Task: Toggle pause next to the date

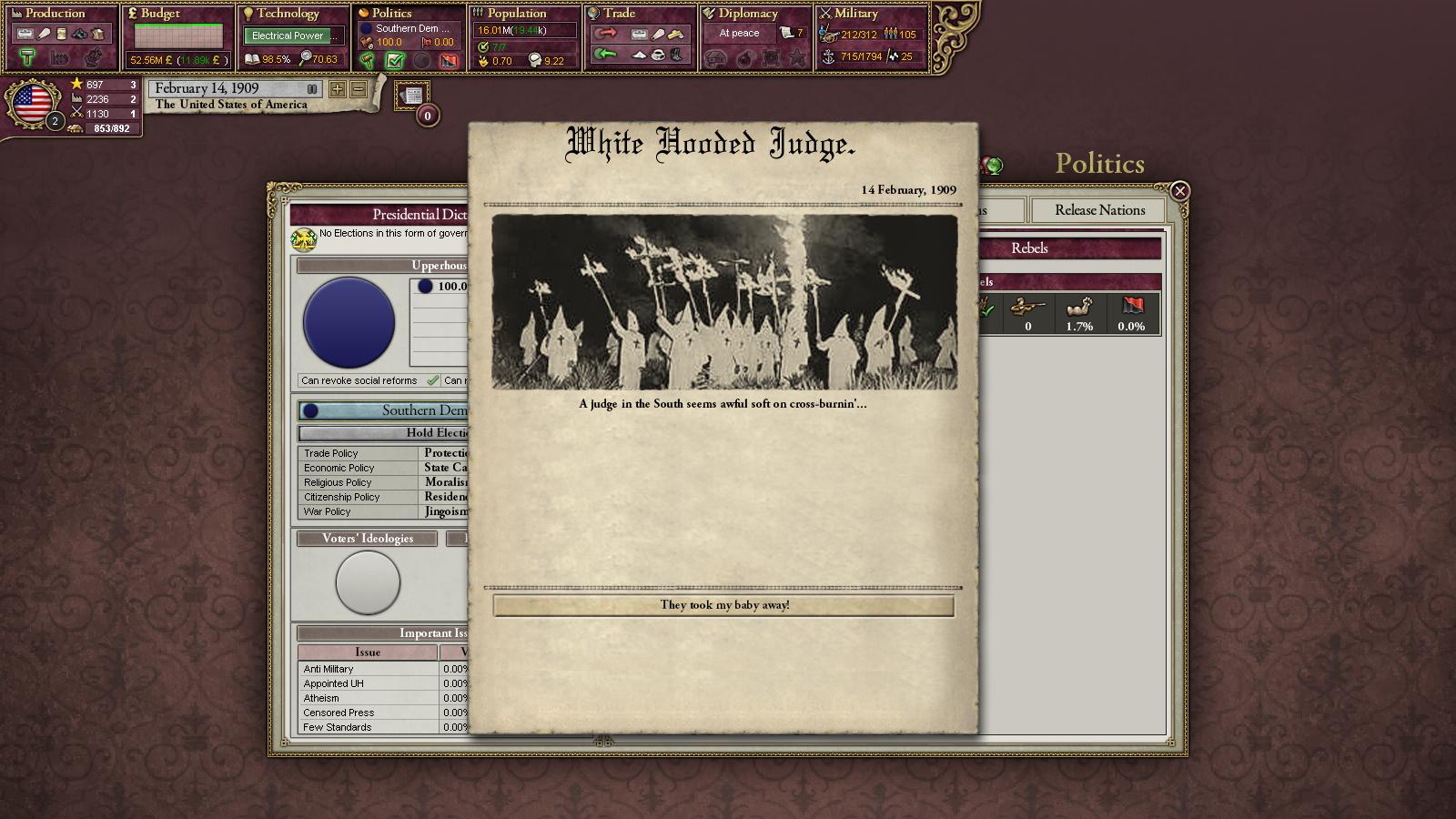Action: 312,89
